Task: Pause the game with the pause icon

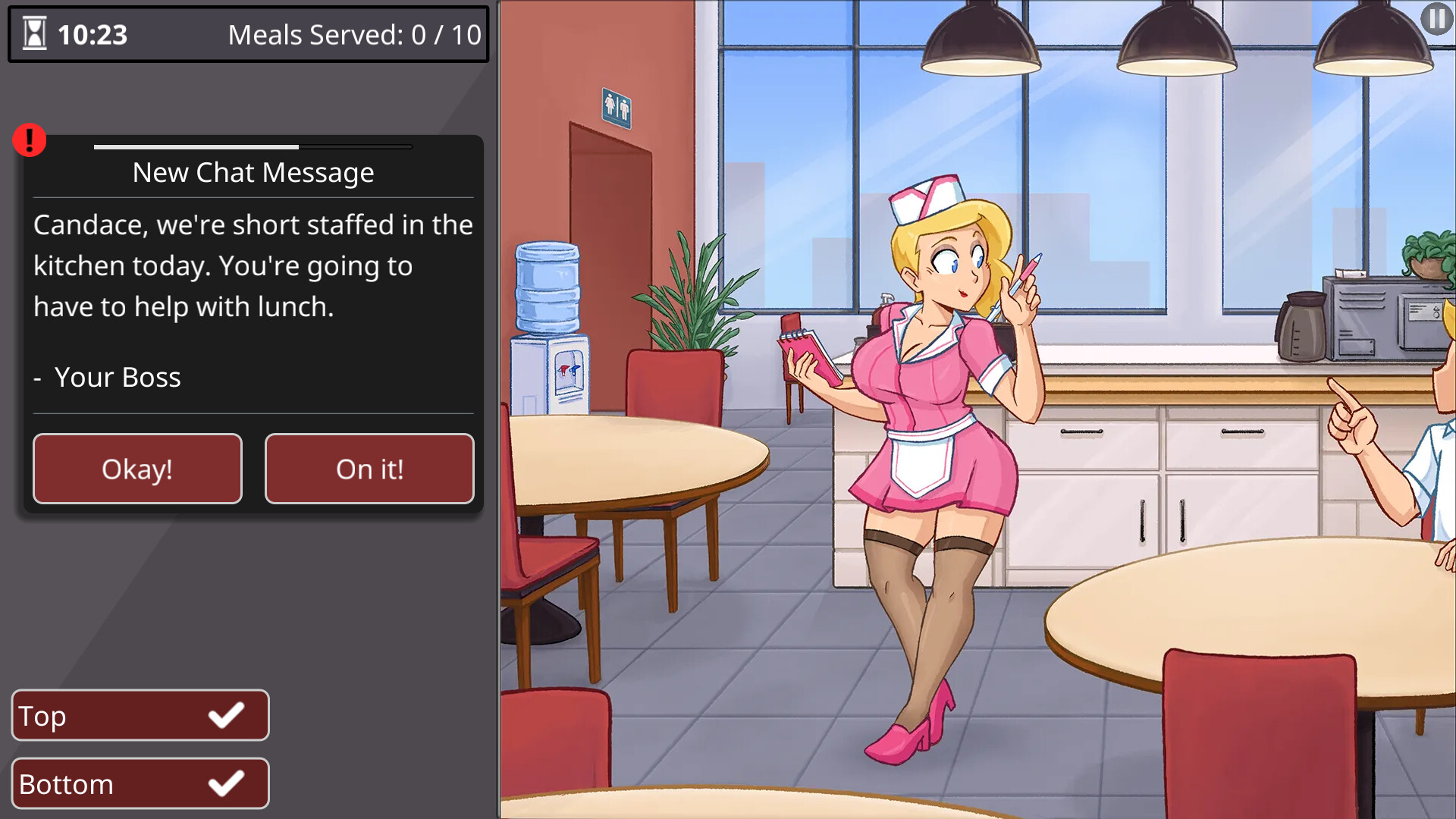Action: 1436,18
